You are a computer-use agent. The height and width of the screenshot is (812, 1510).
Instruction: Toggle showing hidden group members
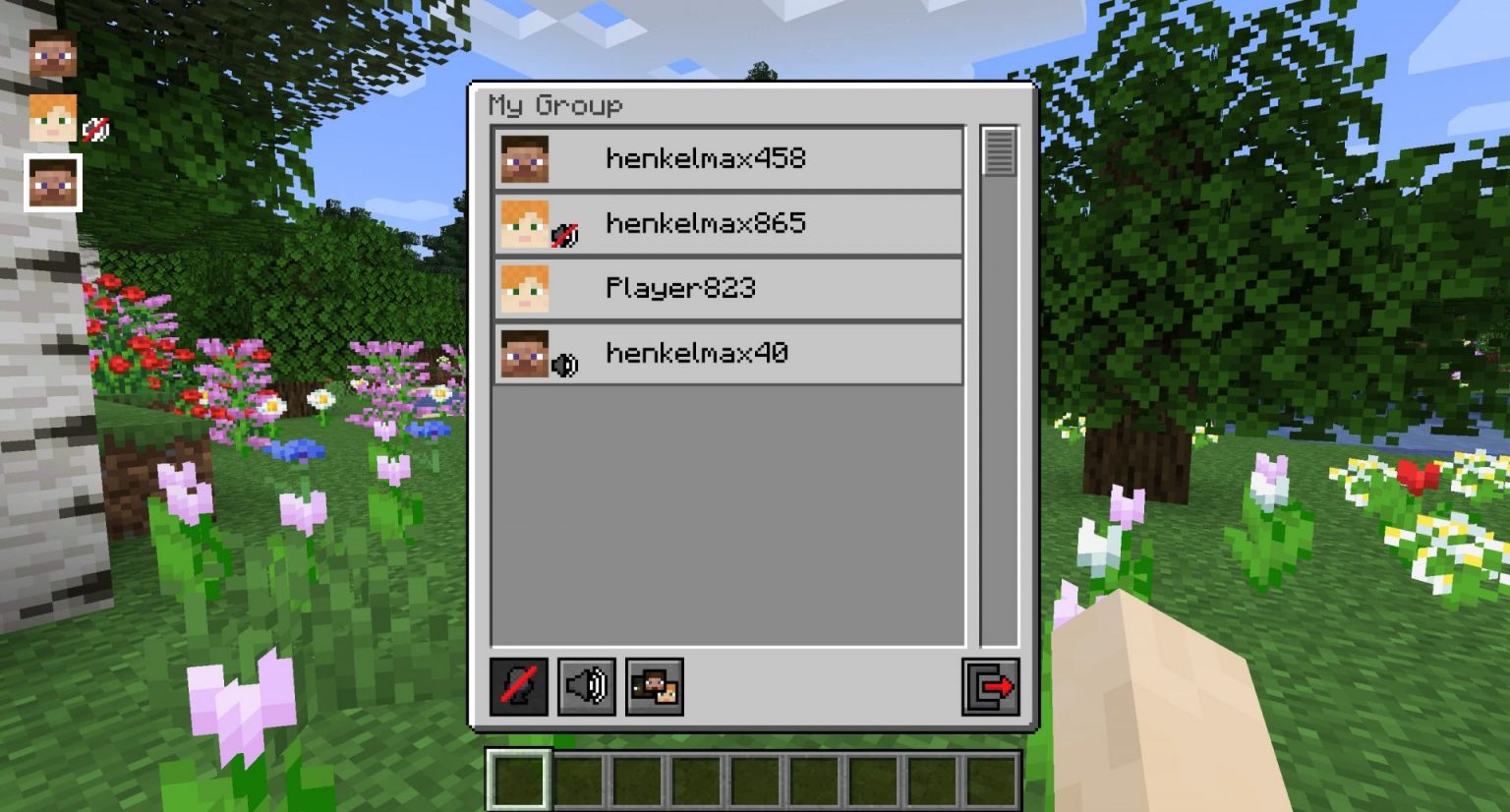[x=653, y=688]
